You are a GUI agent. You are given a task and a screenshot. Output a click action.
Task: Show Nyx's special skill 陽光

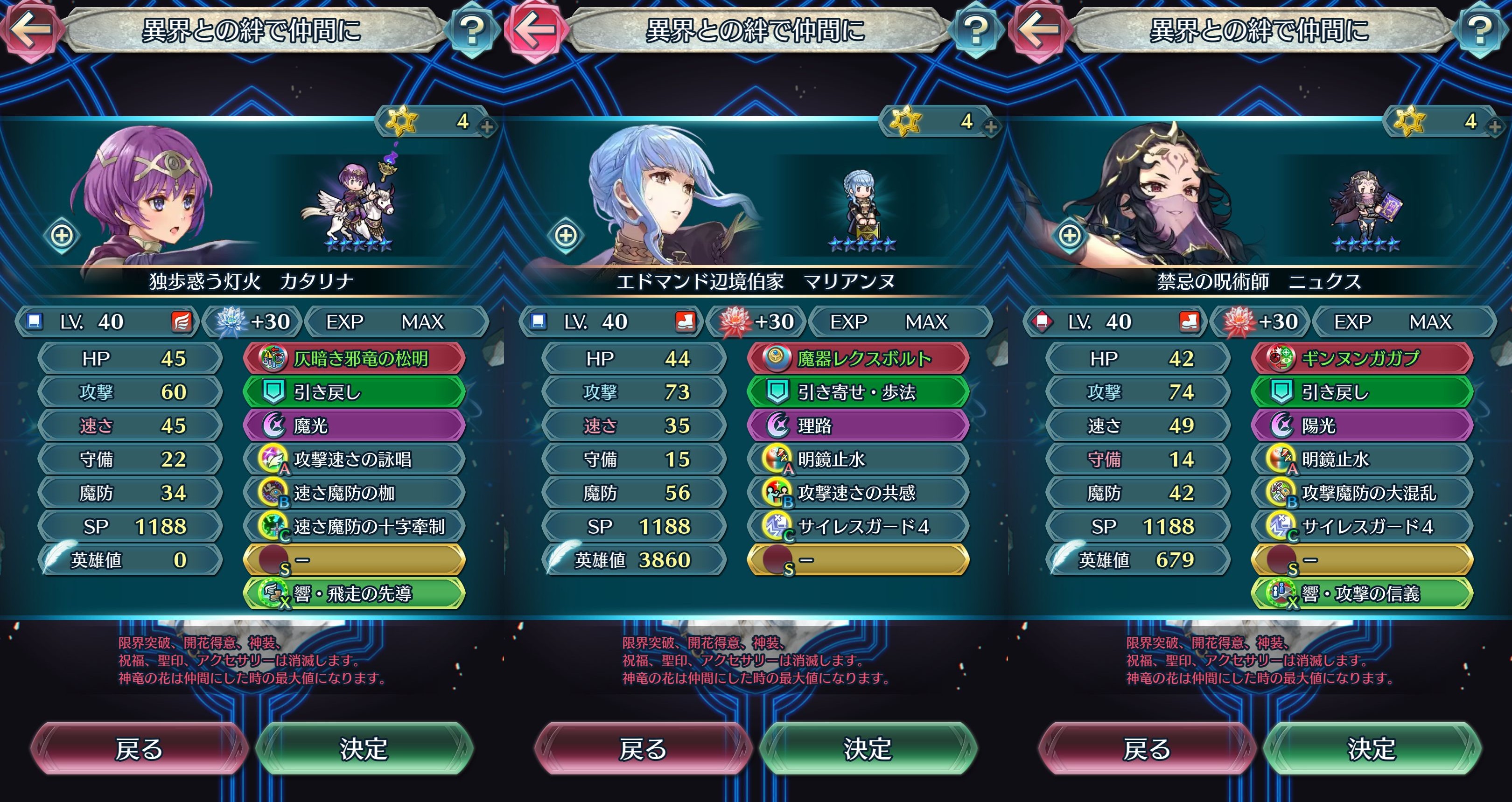1362,425
